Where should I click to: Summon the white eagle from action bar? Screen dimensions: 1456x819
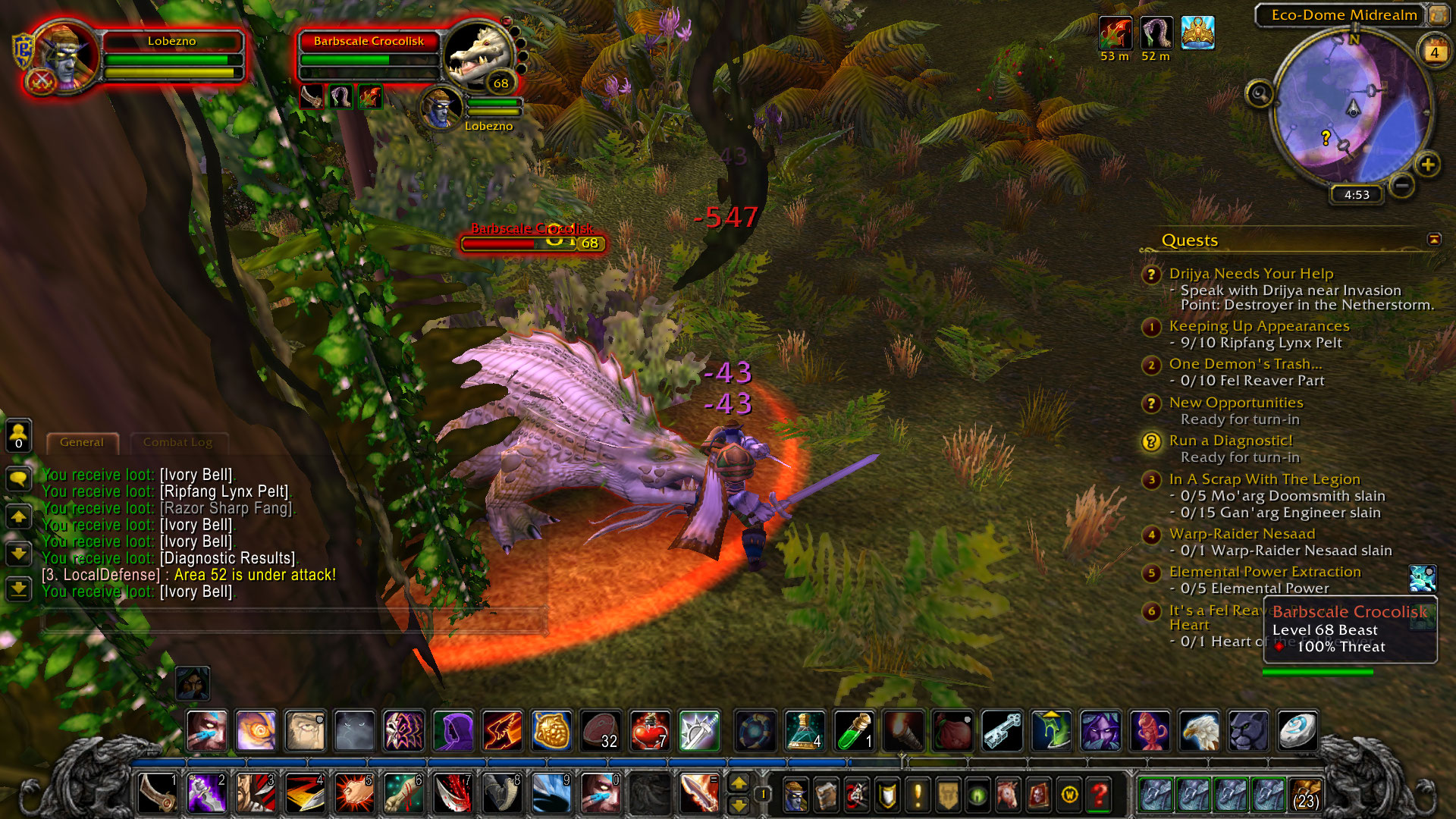[x=1199, y=730]
